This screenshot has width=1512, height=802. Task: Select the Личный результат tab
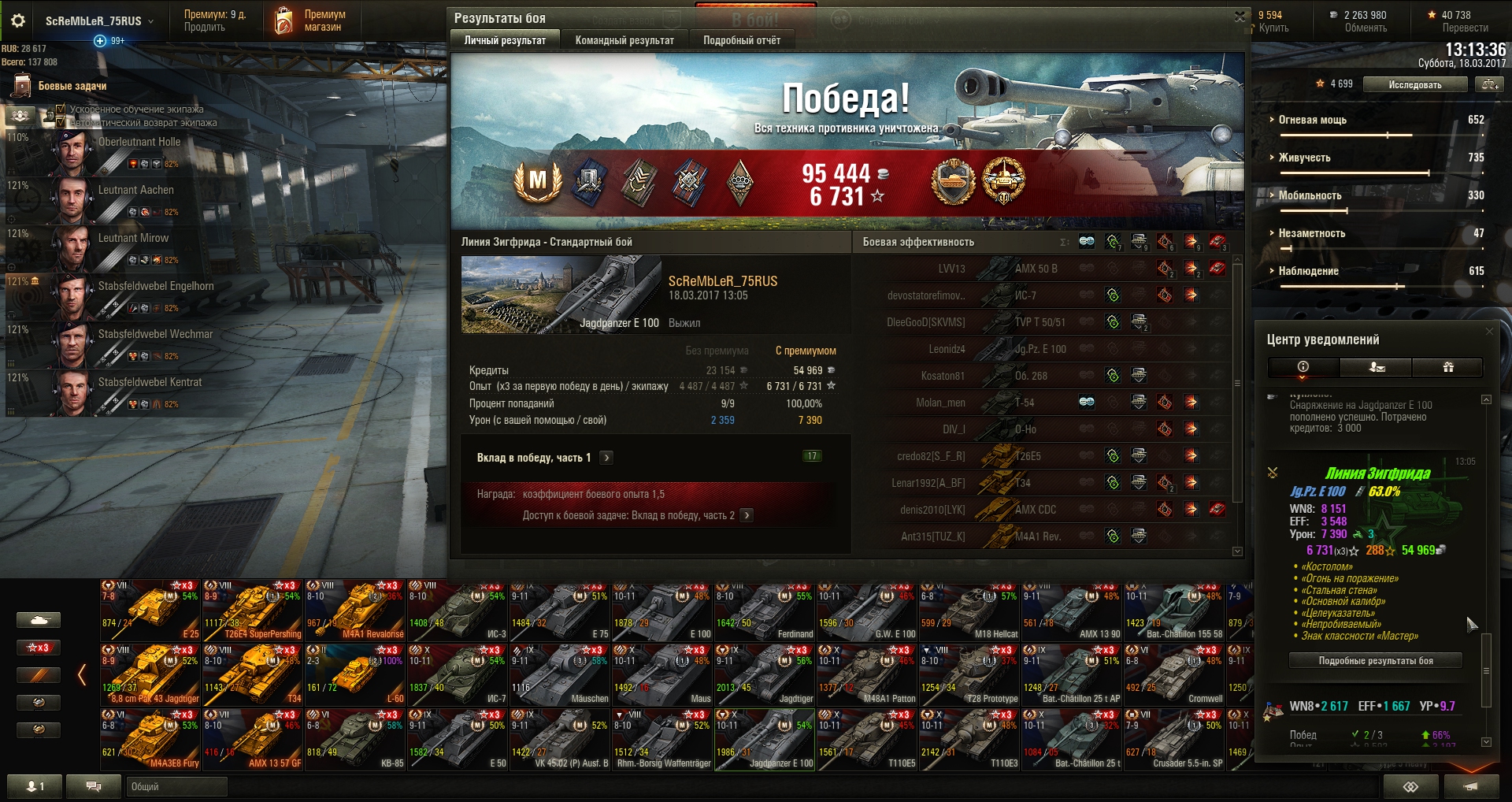pyautogui.click(x=505, y=40)
